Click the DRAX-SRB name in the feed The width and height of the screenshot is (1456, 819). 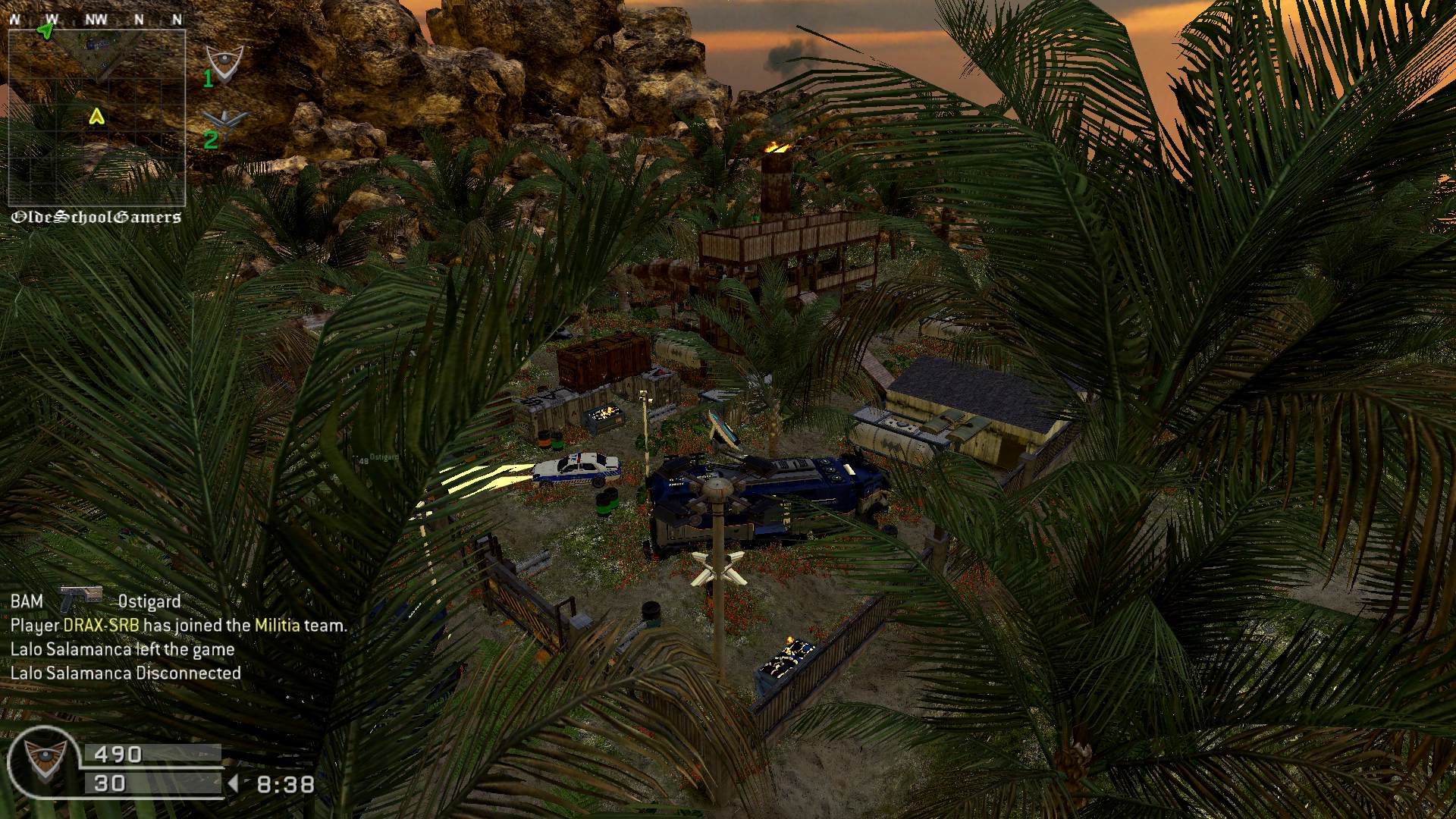tap(102, 626)
